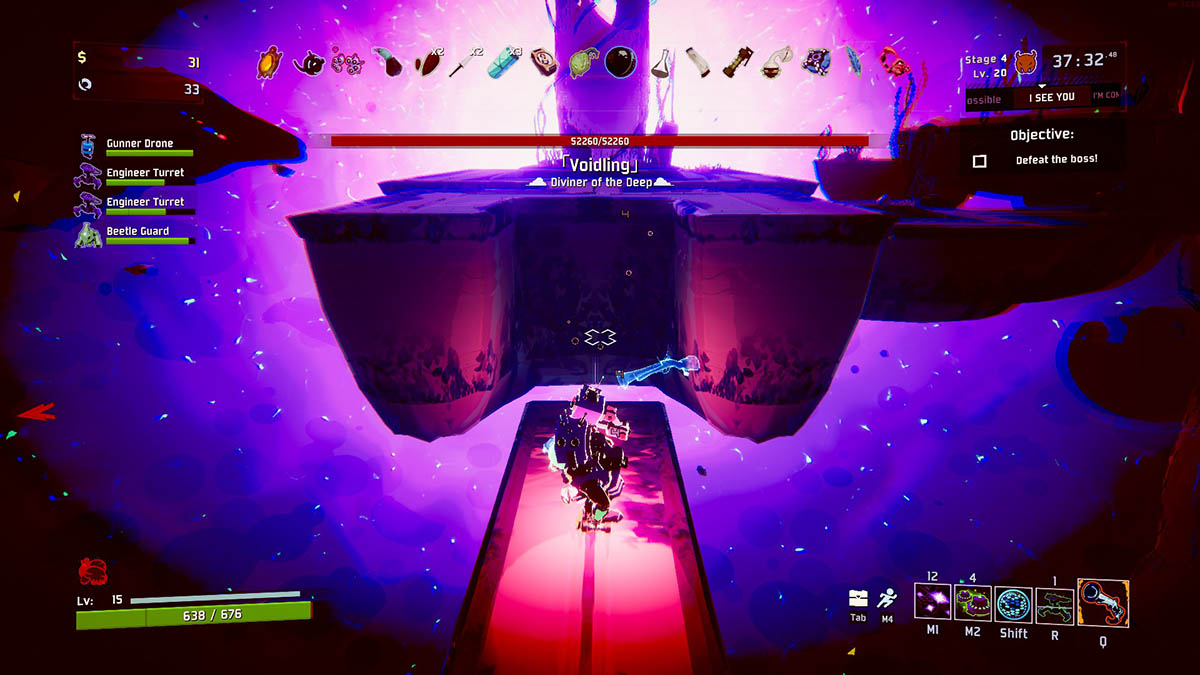
Task: Use the equipment item in the Q slot
Action: 1103,603
